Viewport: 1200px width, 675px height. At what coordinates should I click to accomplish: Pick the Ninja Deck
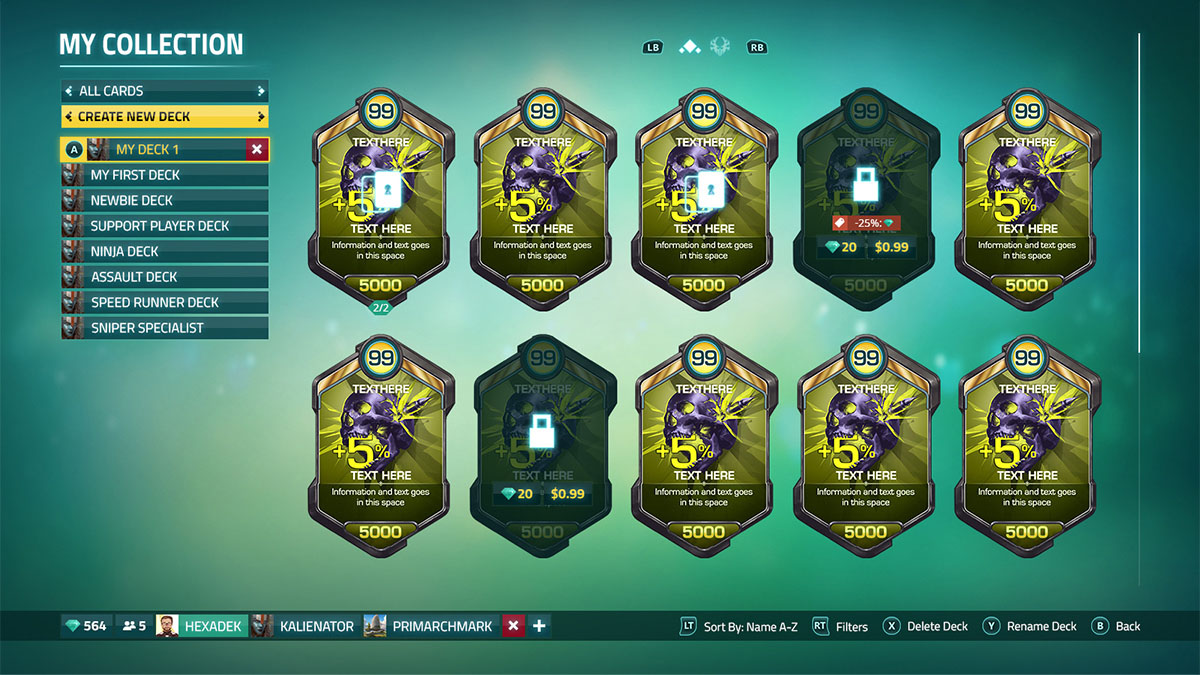click(x=165, y=251)
